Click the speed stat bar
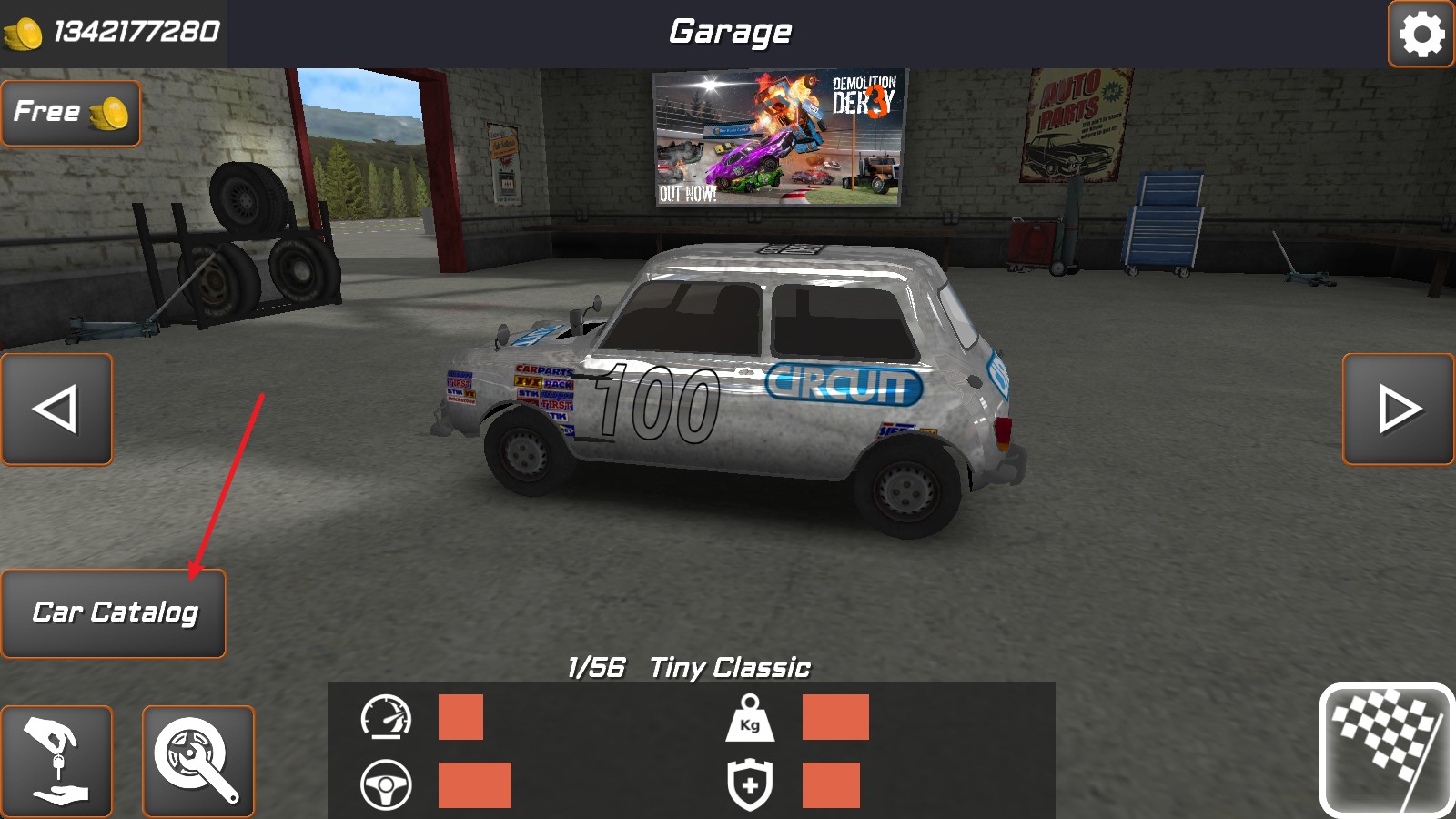This screenshot has height=819, width=1456. click(460, 719)
